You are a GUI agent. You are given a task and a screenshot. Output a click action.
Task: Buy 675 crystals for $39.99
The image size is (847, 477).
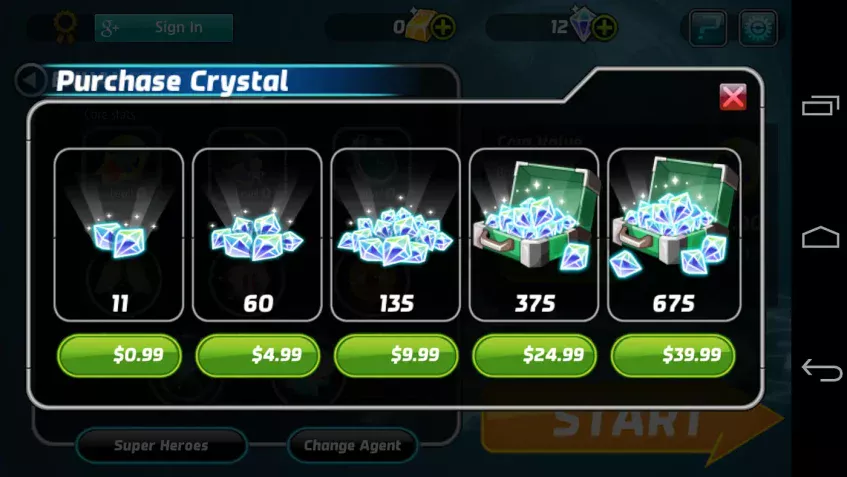(673, 355)
